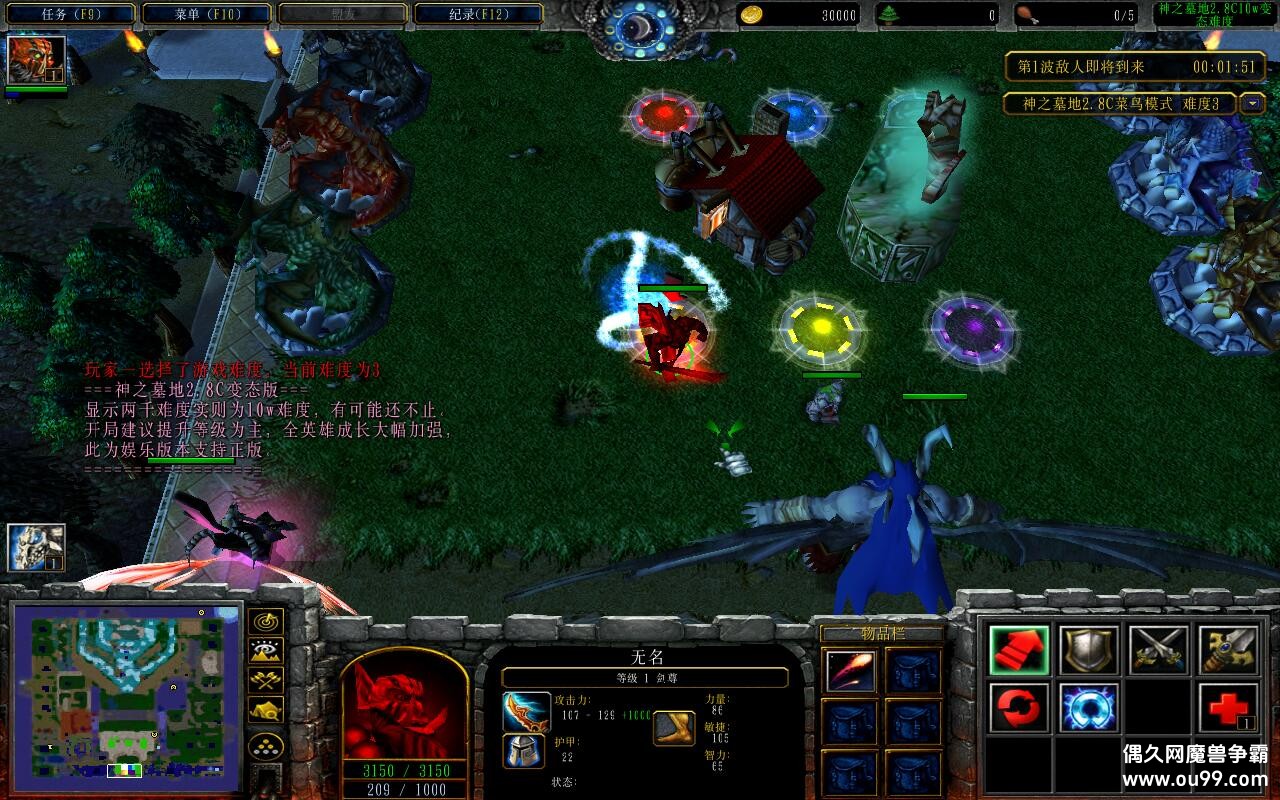Toggle the minimap creep camp display button

(265, 710)
